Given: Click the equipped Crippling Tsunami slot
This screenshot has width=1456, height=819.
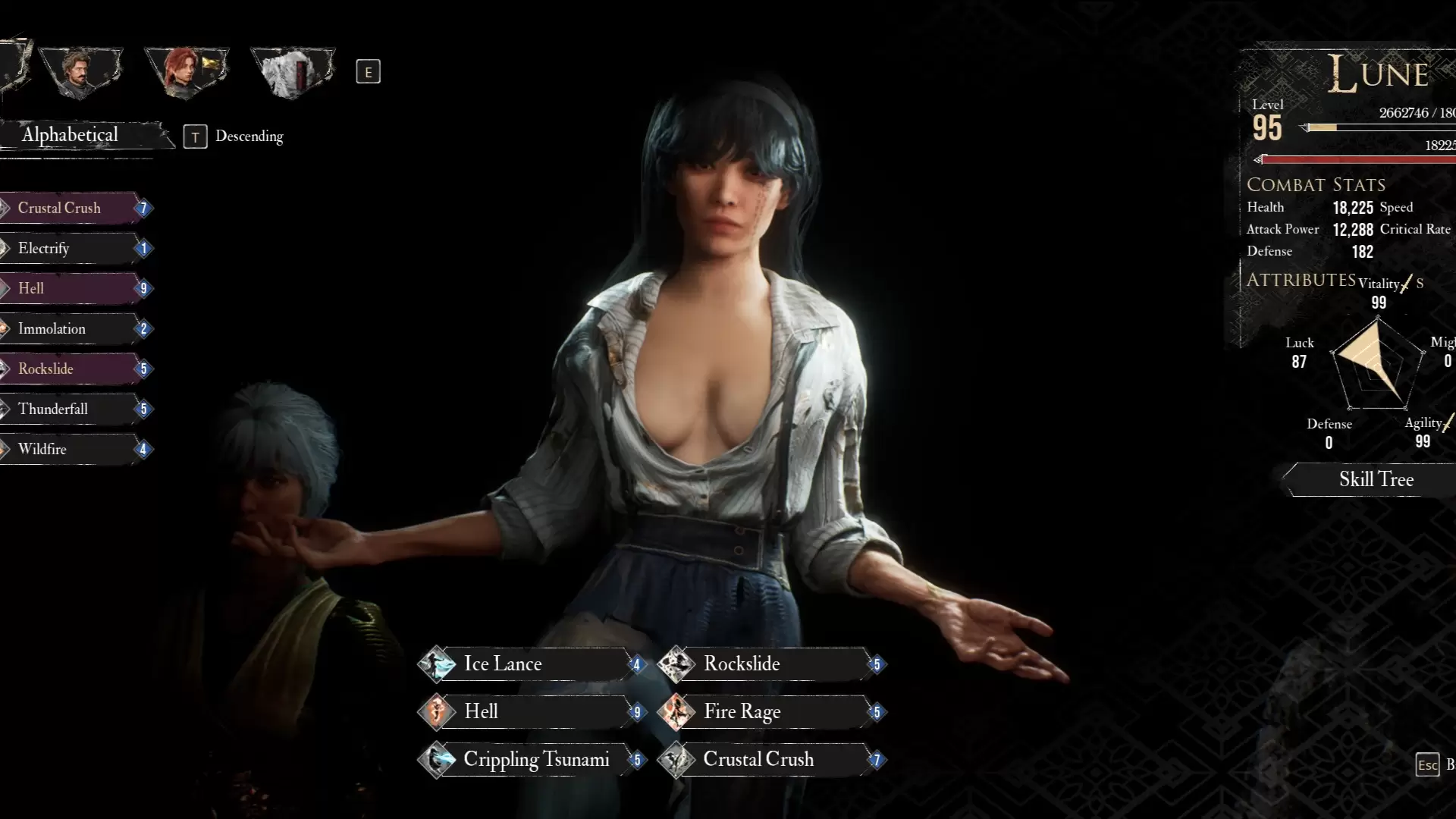Looking at the screenshot, I should coord(531,760).
